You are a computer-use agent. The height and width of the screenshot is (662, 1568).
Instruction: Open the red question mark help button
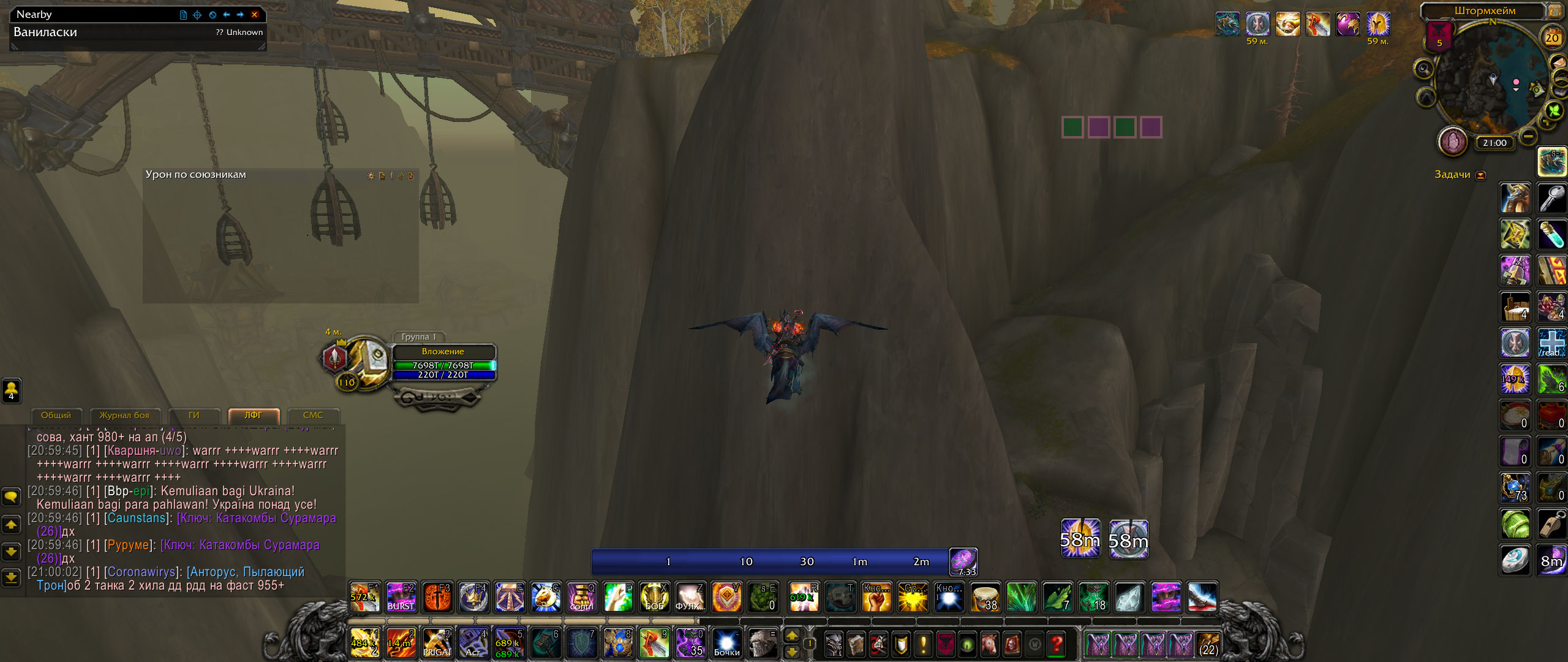click(1057, 645)
